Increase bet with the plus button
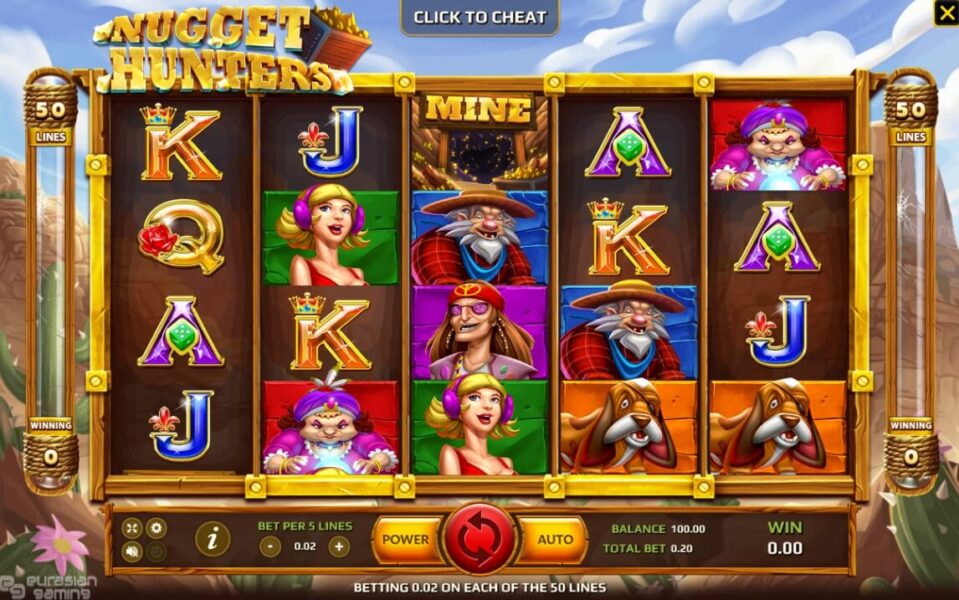Image resolution: width=959 pixels, height=600 pixels. [339, 546]
